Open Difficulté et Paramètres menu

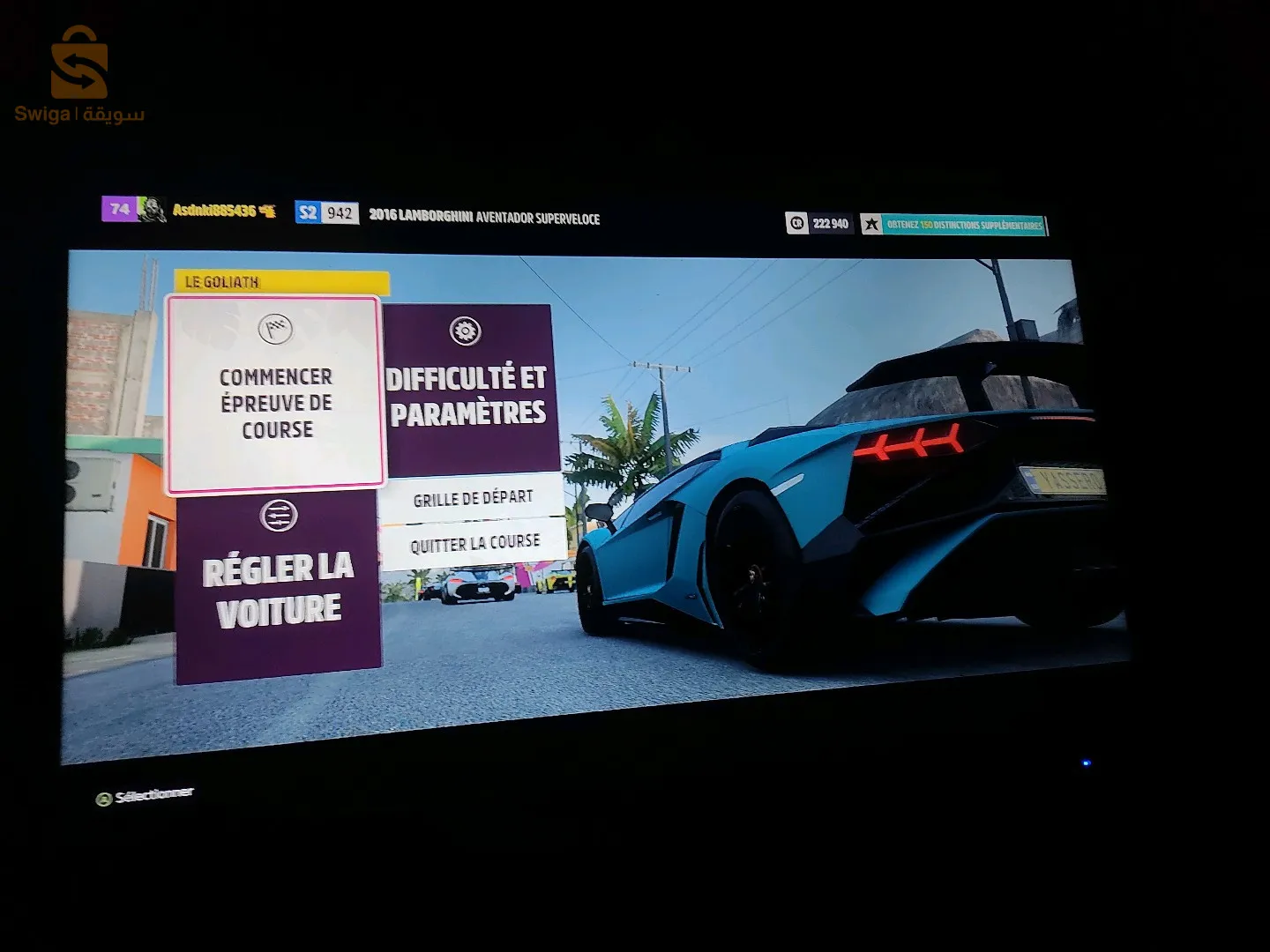click(468, 388)
